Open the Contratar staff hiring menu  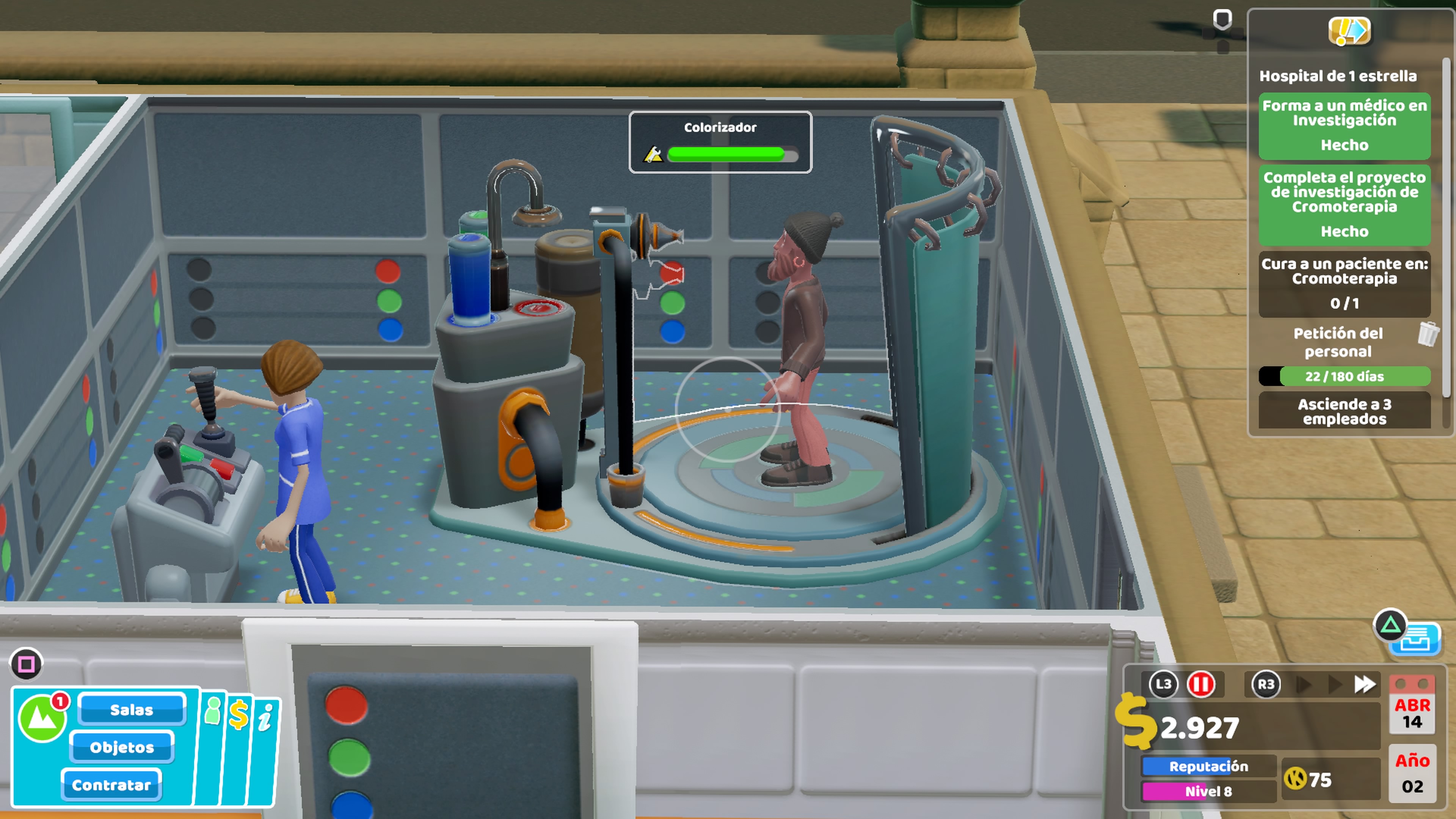tap(111, 784)
